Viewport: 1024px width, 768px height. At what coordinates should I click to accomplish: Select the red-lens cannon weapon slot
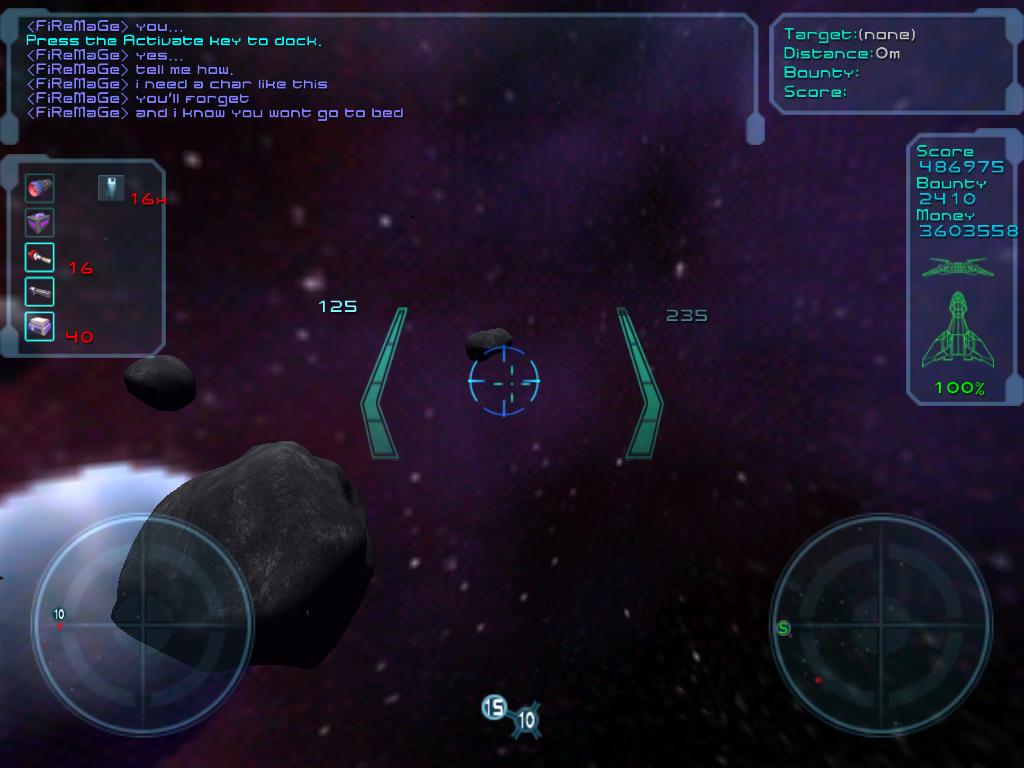(x=40, y=188)
